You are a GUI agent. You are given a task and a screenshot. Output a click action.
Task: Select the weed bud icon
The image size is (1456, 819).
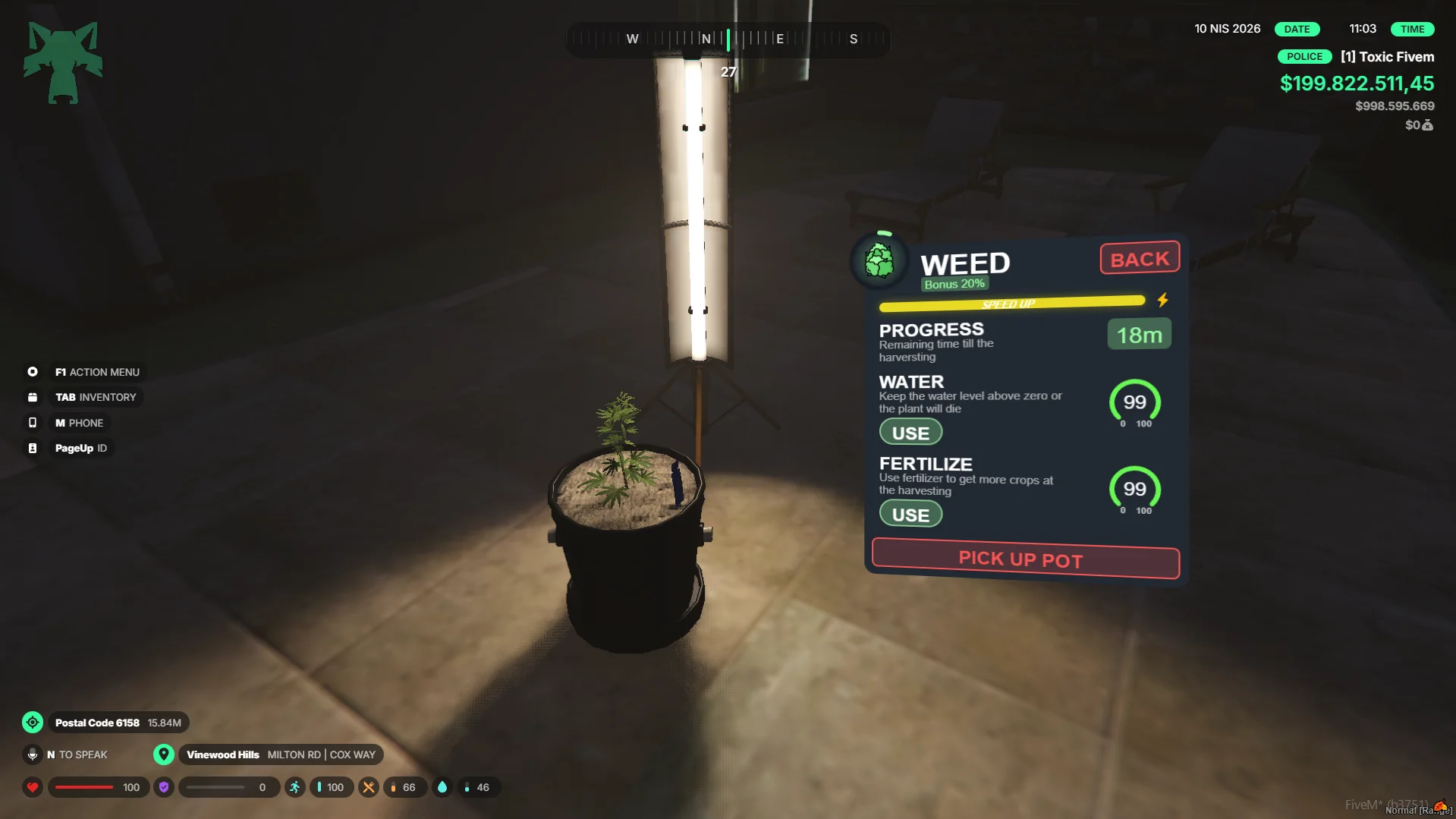[x=879, y=262]
